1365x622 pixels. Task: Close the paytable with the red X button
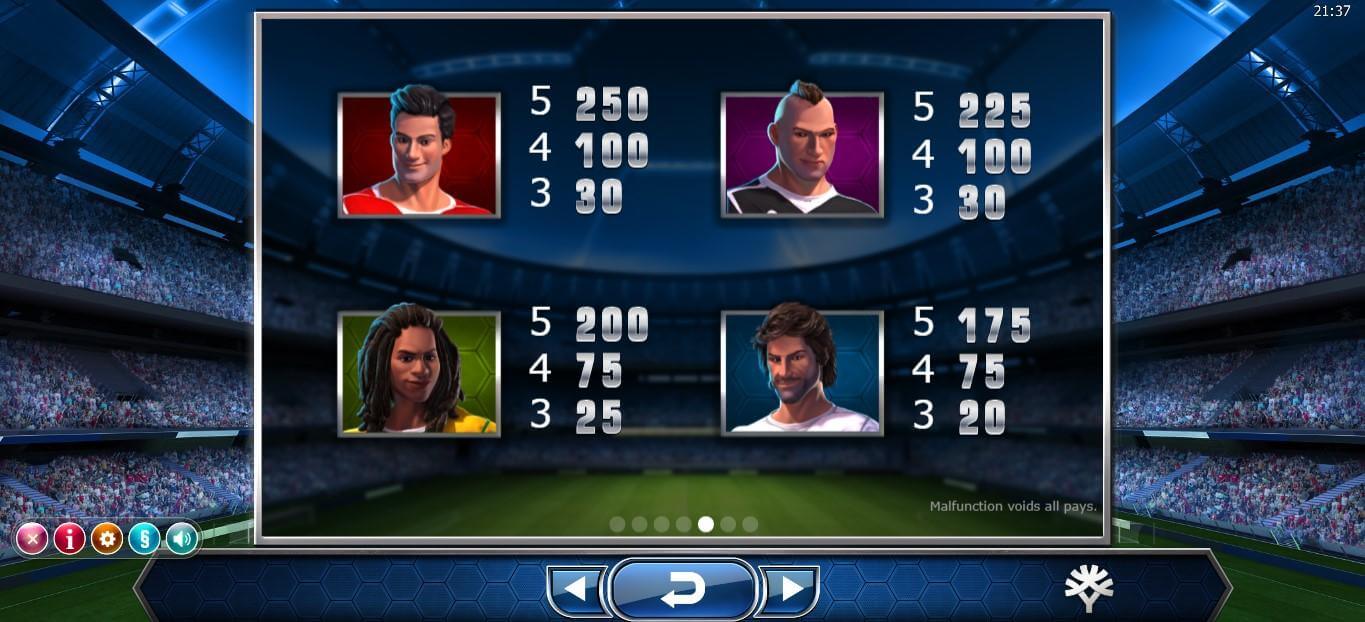click(32, 540)
